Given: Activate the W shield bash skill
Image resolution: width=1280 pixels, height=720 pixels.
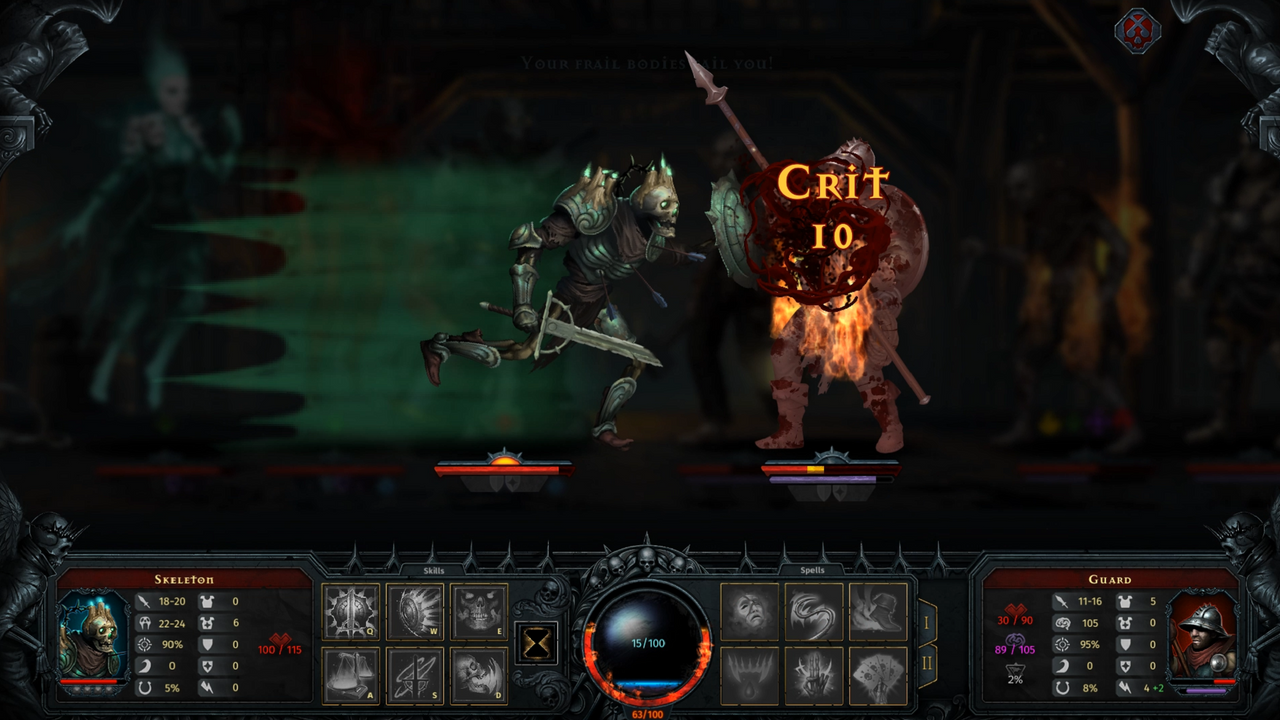Looking at the screenshot, I should 414,610.
